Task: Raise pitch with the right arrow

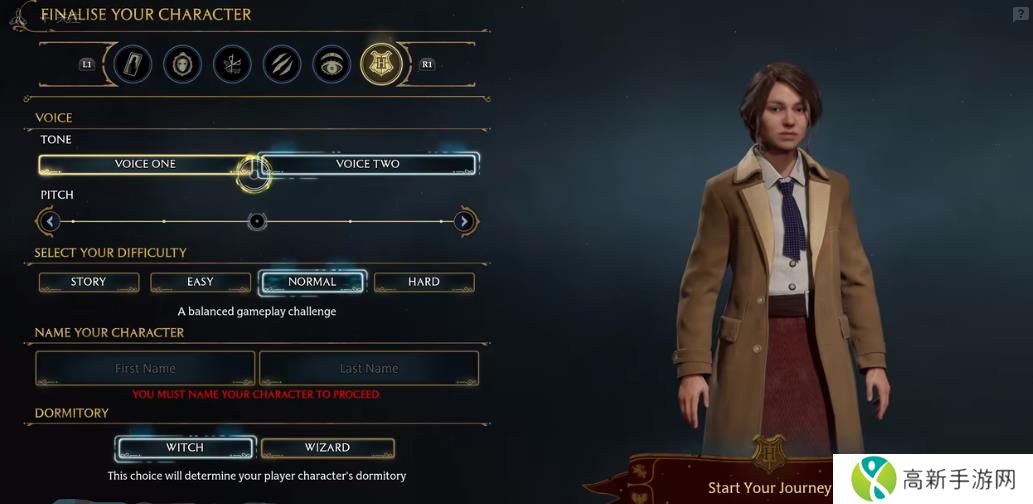Action: tap(464, 221)
